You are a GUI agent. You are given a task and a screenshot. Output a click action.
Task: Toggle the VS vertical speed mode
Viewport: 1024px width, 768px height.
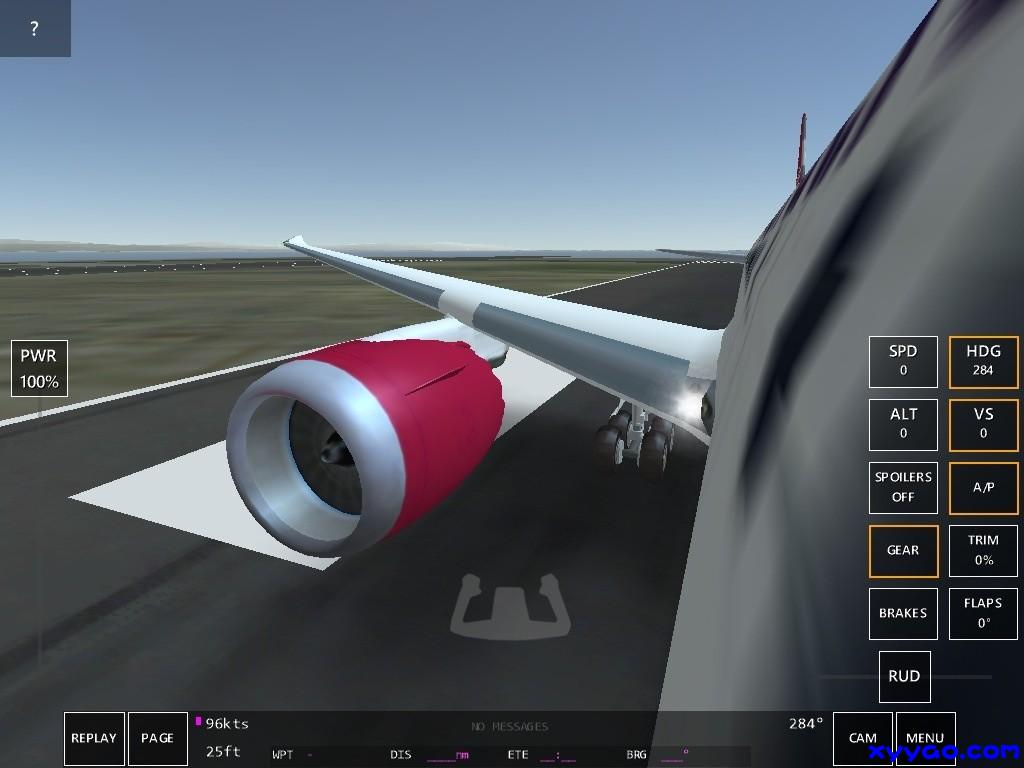tap(983, 424)
